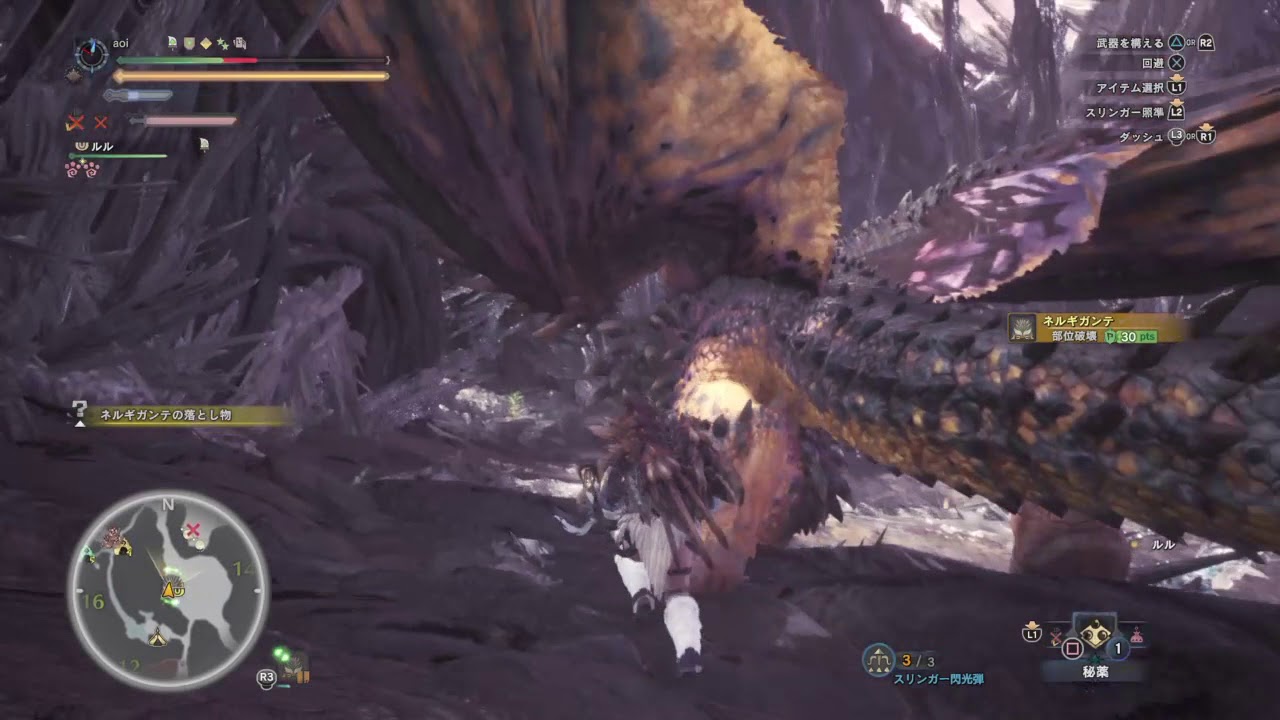The width and height of the screenshot is (1280, 720).
Task: Click the yellow diamond status buff icon
Action: 205,43
